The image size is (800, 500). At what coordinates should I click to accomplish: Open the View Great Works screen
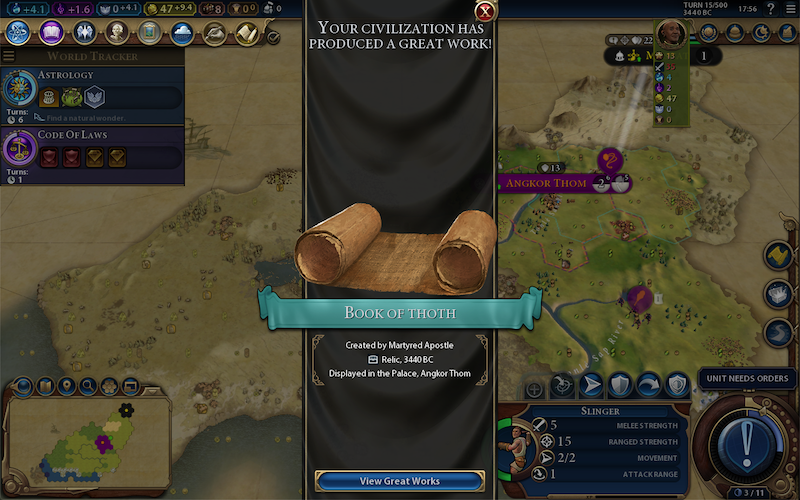(x=399, y=481)
